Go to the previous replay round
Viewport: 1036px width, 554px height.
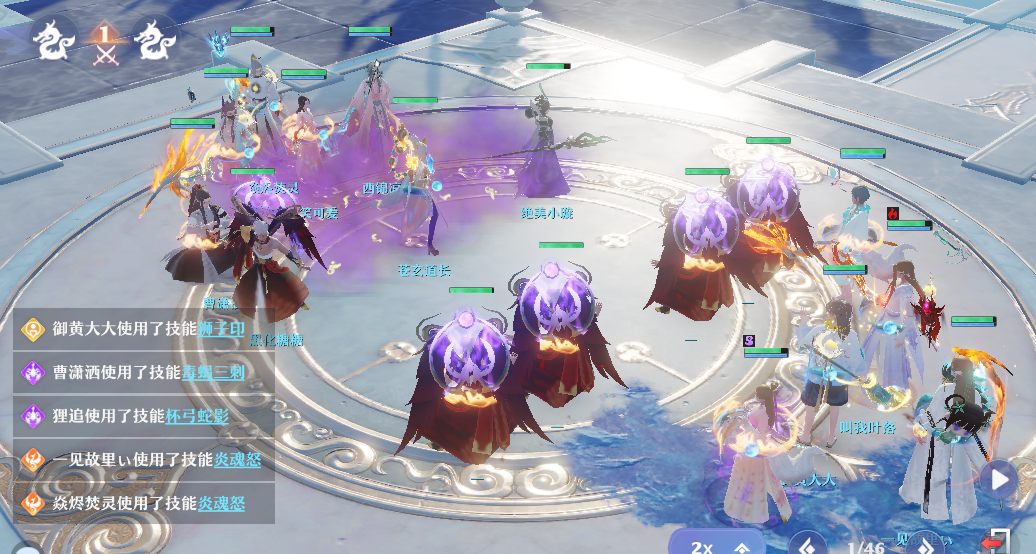(x=807, y=545)
